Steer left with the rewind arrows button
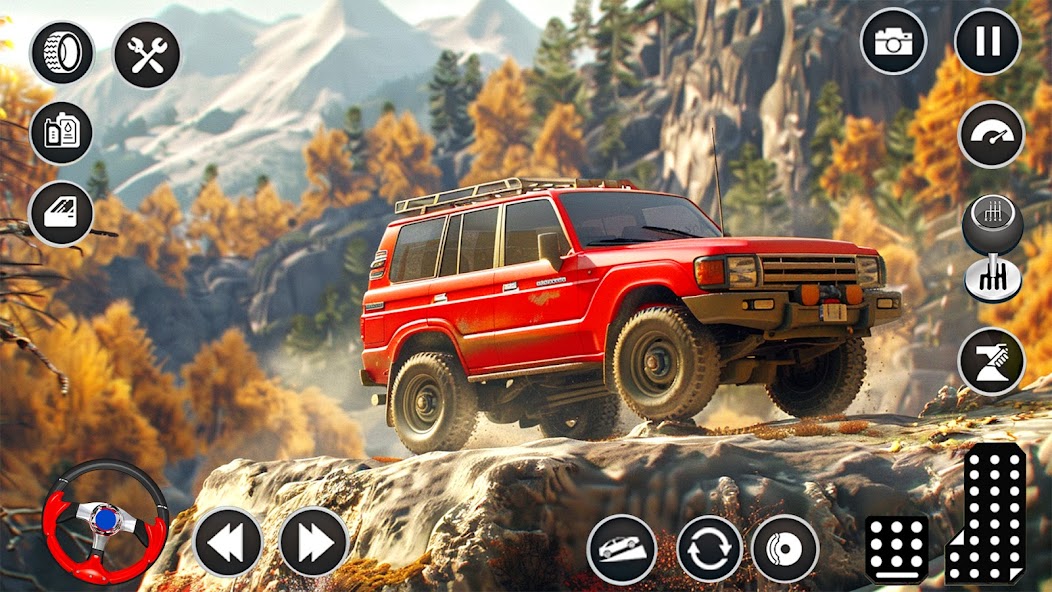The image size is (1052, 592). pos(228,542)
